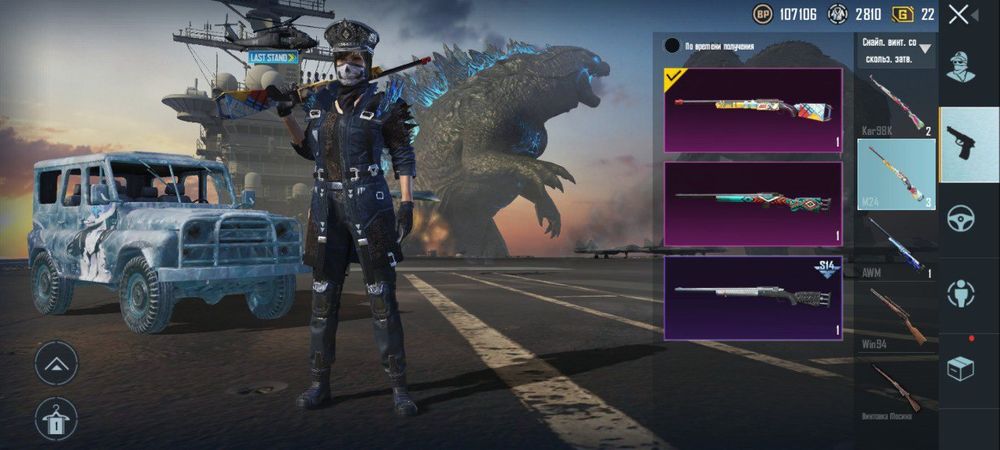
Task: Select the Win94 weapon entry
Action: pyautogui.click(x=896, y=317)
